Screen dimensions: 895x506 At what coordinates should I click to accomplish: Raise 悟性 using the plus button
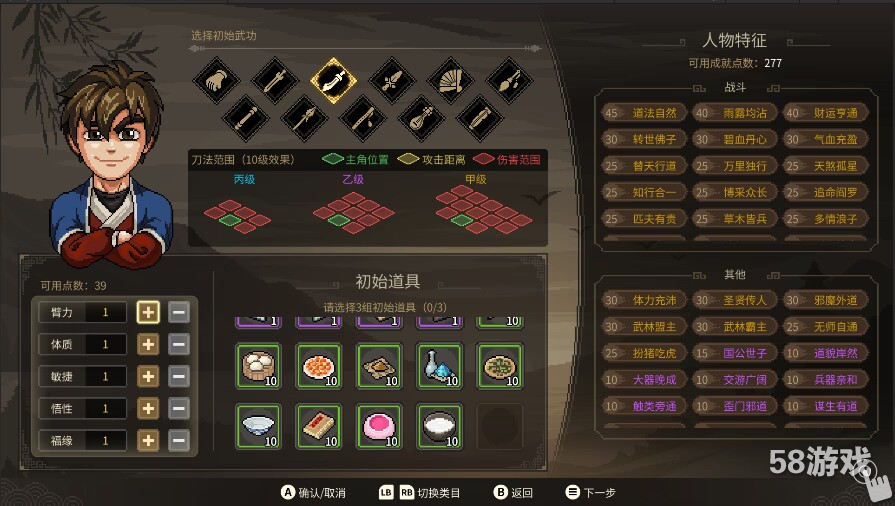pos(148,408)
